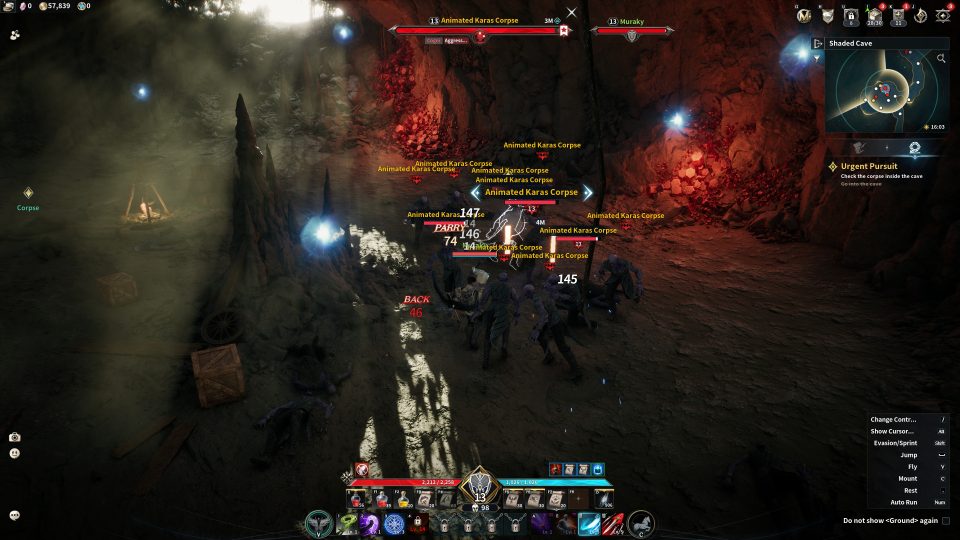Activate the cyan slash skill
Viewport: 960px width, 540px height.
[x=589, y=523]
